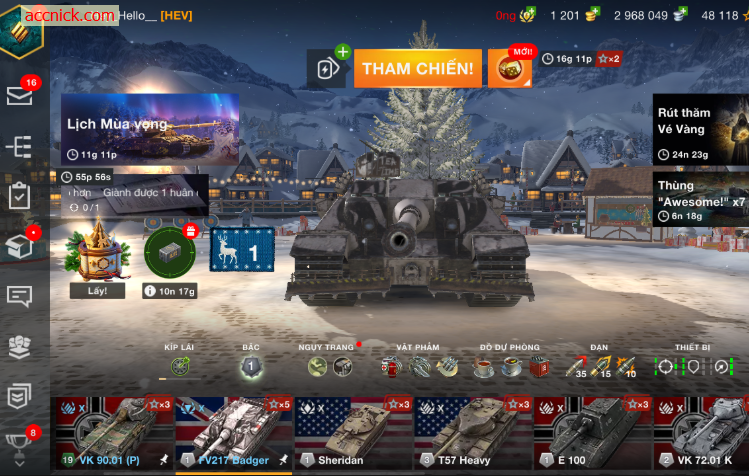The width and height of the screenshot is (749, 476).
Task: Choose the Sheridan tank card
Action: (x=353, y=432)
